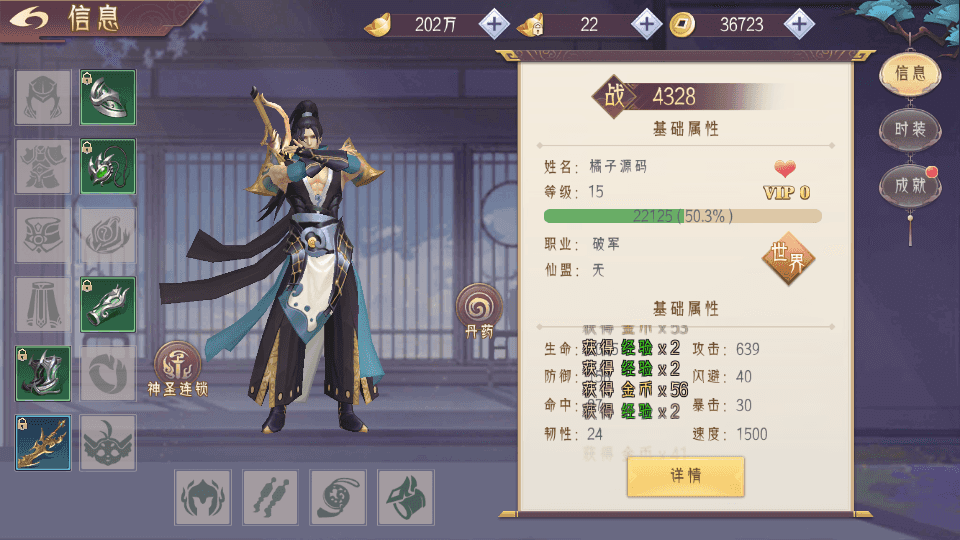Select the equipped silver boots slot
Viewport: 960px width, 540px height.
[x=43, y=374]
